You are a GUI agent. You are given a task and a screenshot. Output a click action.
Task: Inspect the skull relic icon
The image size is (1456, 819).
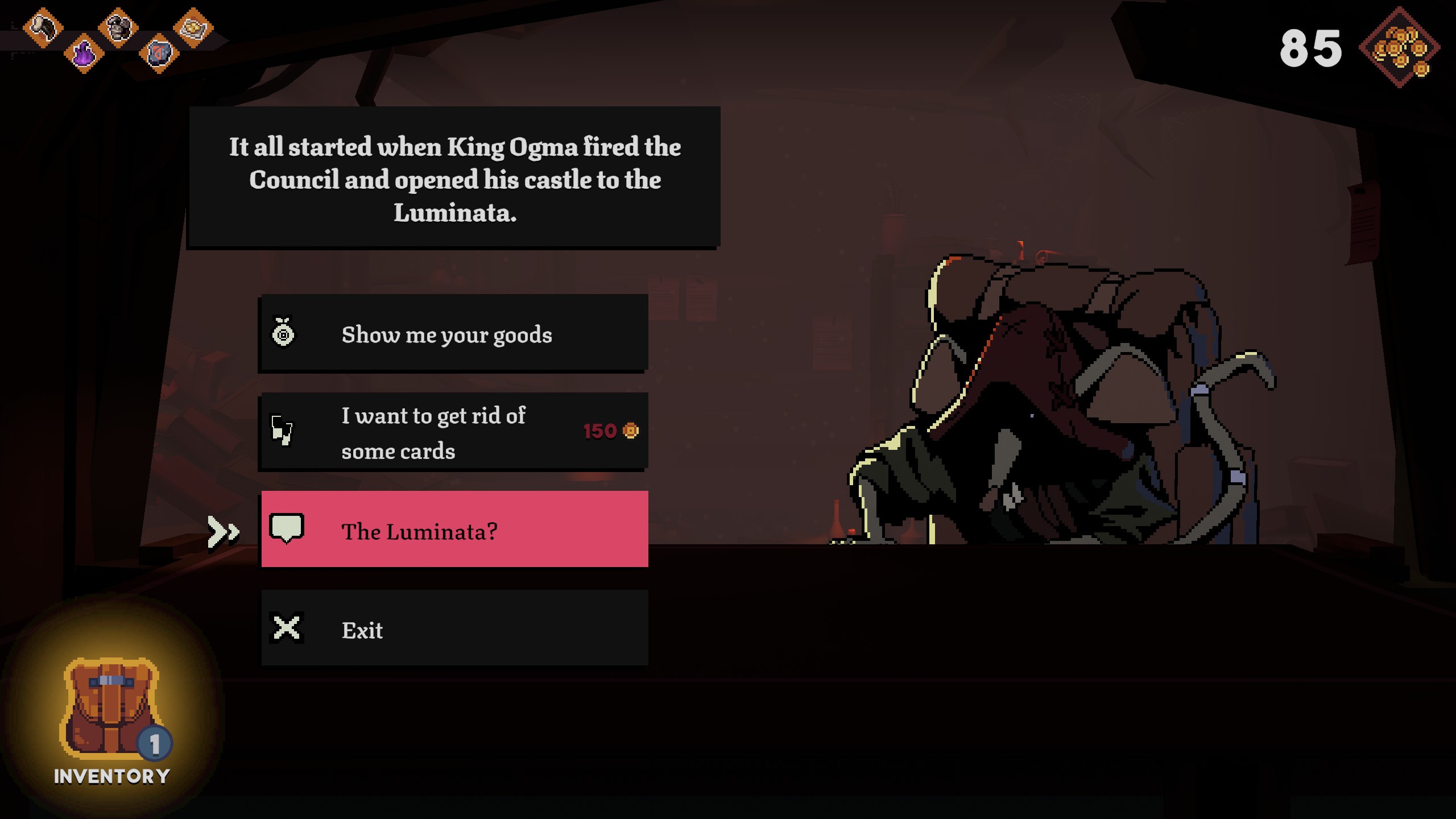(x=118, y=27)
